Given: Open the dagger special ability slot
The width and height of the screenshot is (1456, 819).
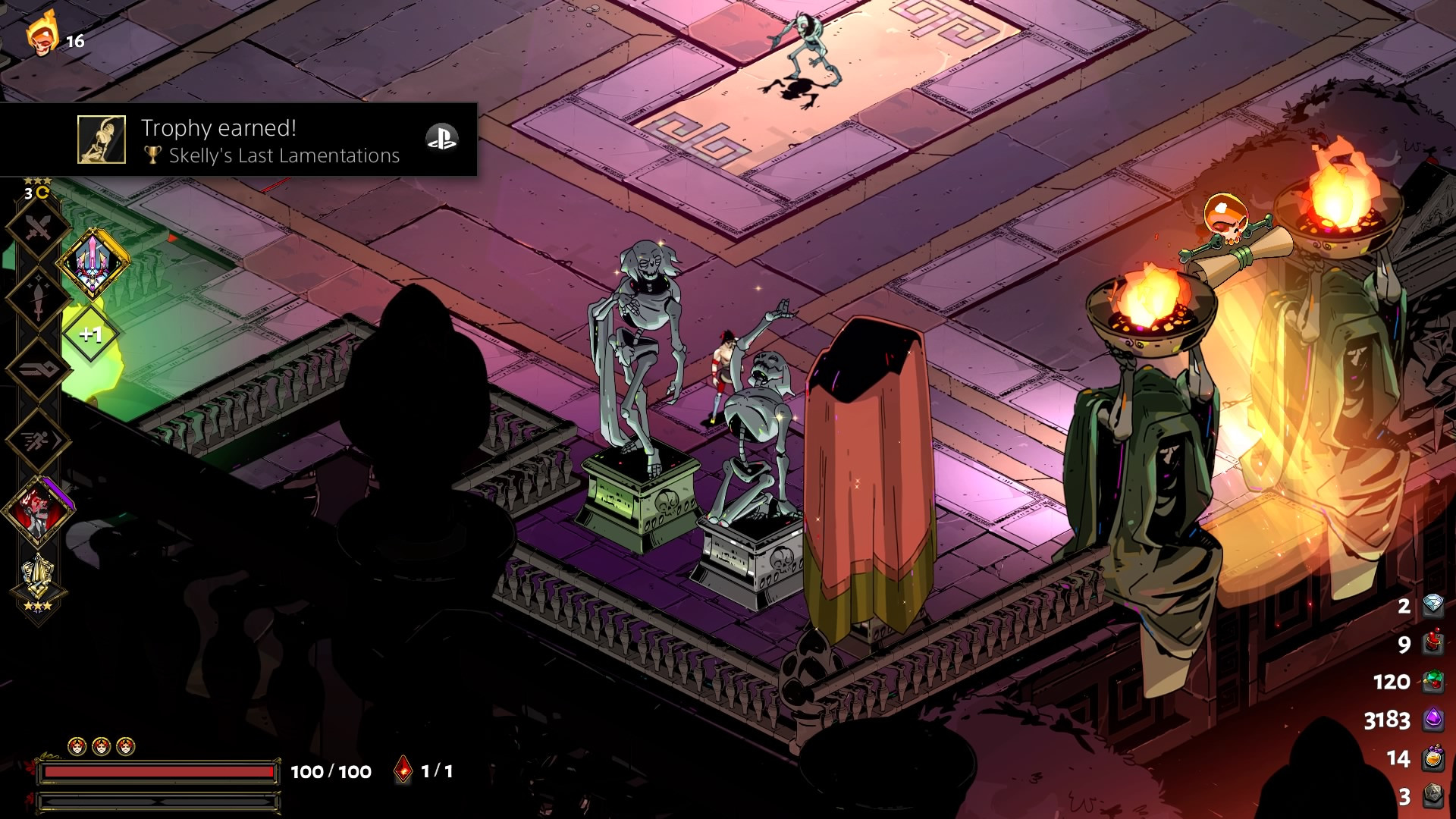Looking at the screenshot, I should coord(38,296).
